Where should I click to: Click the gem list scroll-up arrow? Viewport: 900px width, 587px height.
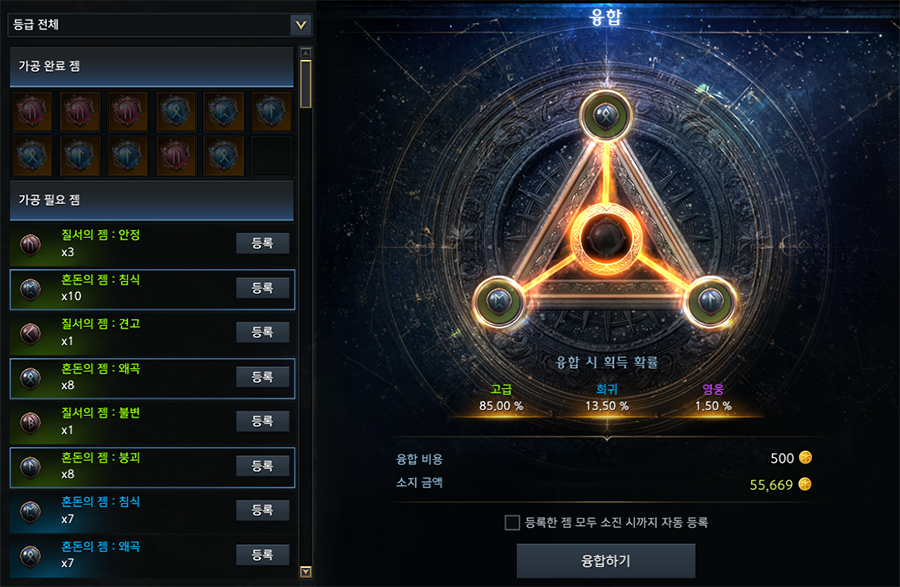[306, 53]
